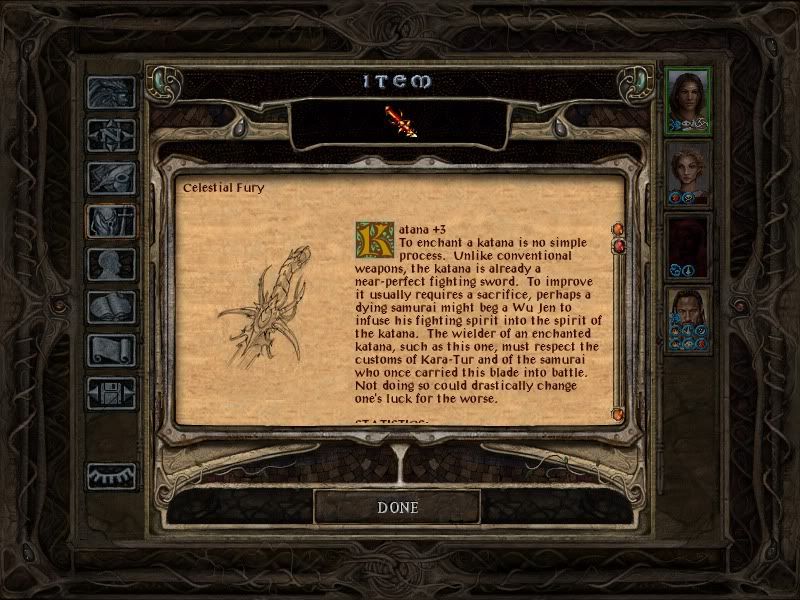Screen dimensions: 800x600
Task: Click the description scroll-up gem
Action: [x=617, y=229]
